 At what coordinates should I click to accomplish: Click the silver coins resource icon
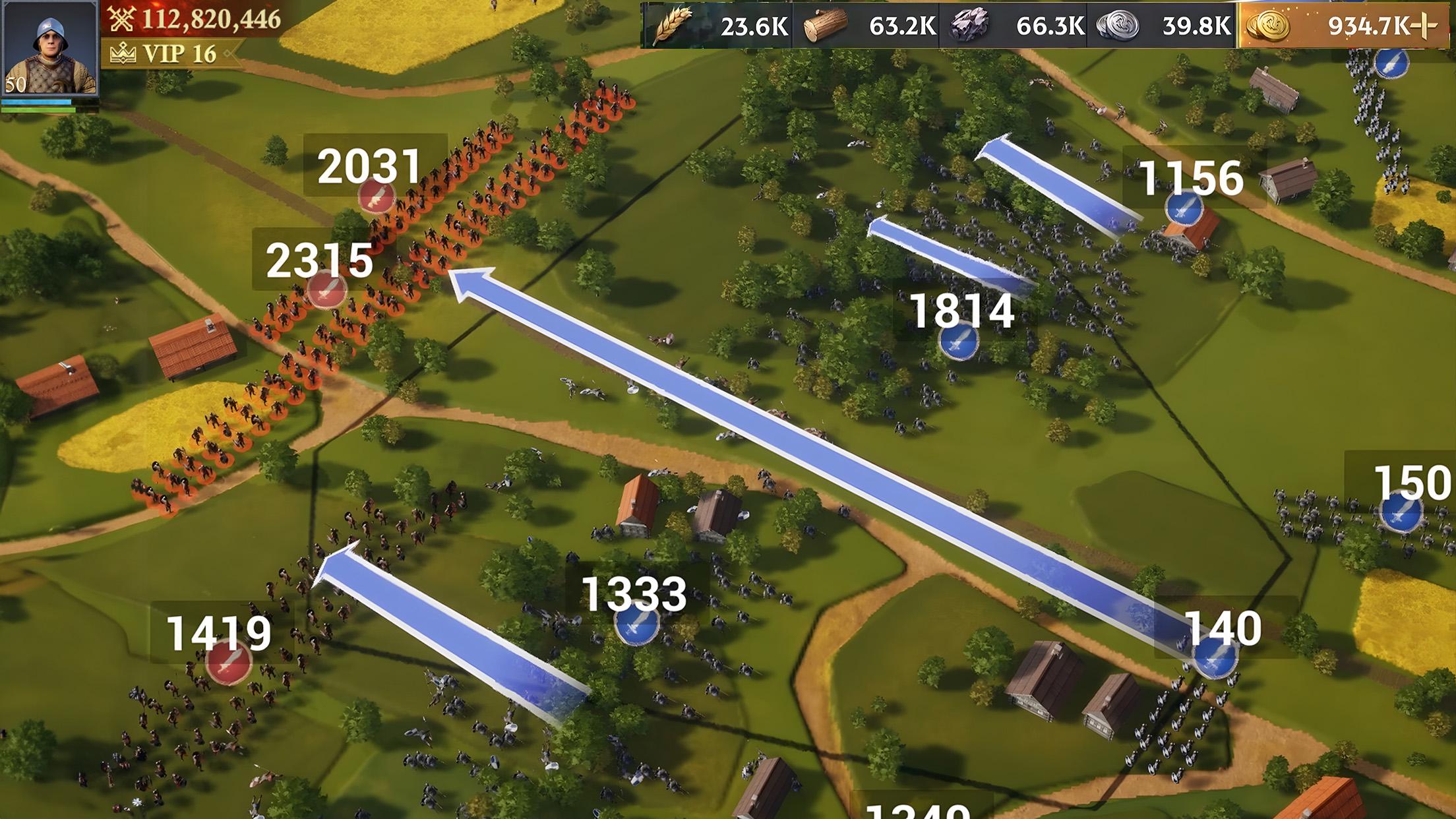[1118, 26]
